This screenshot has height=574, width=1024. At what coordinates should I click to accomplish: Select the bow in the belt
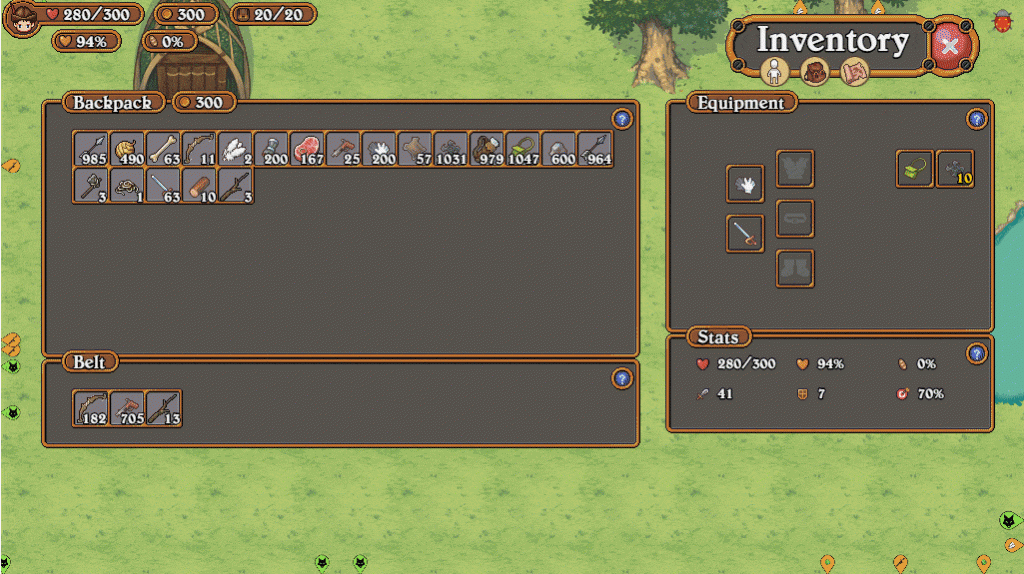(x=91, y=408)
